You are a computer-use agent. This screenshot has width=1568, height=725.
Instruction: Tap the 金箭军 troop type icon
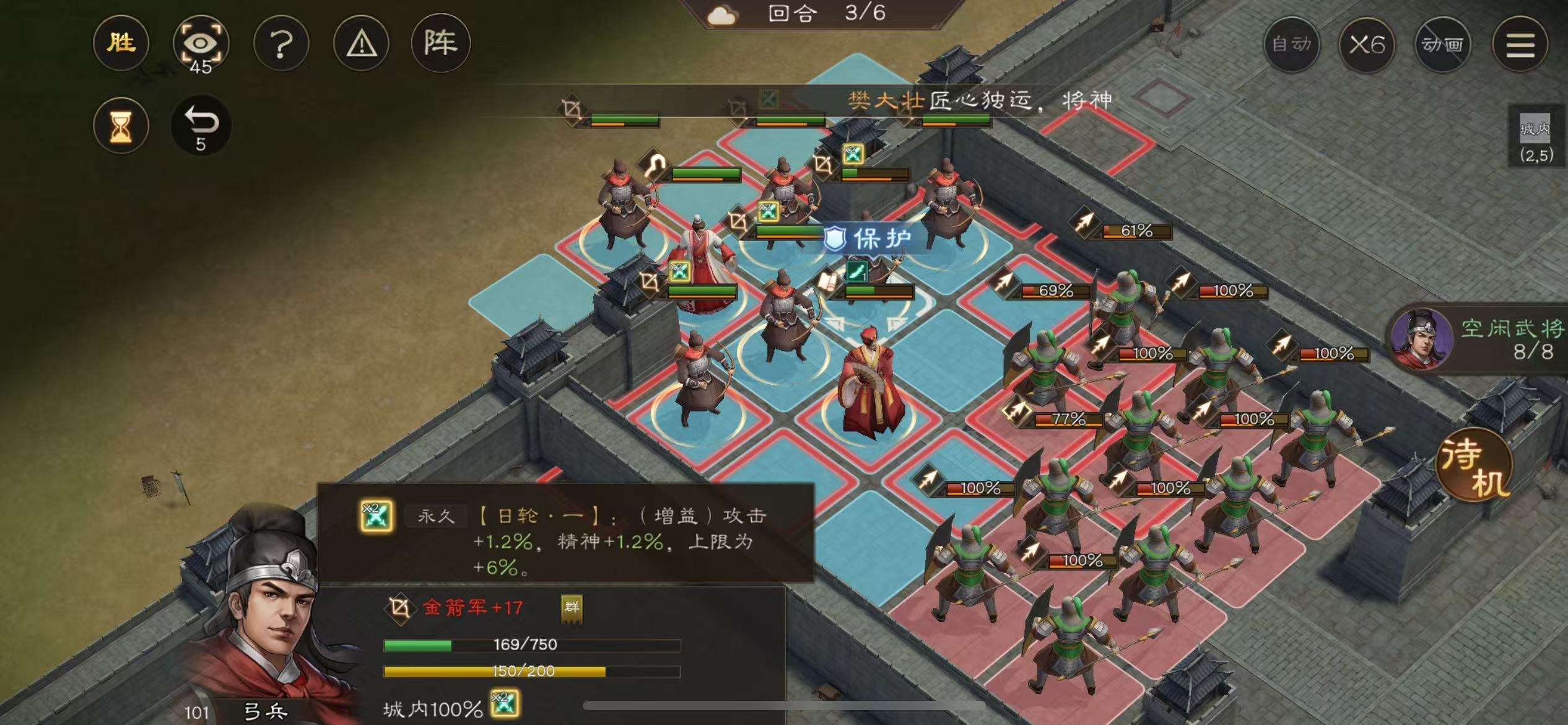(399, 608)
